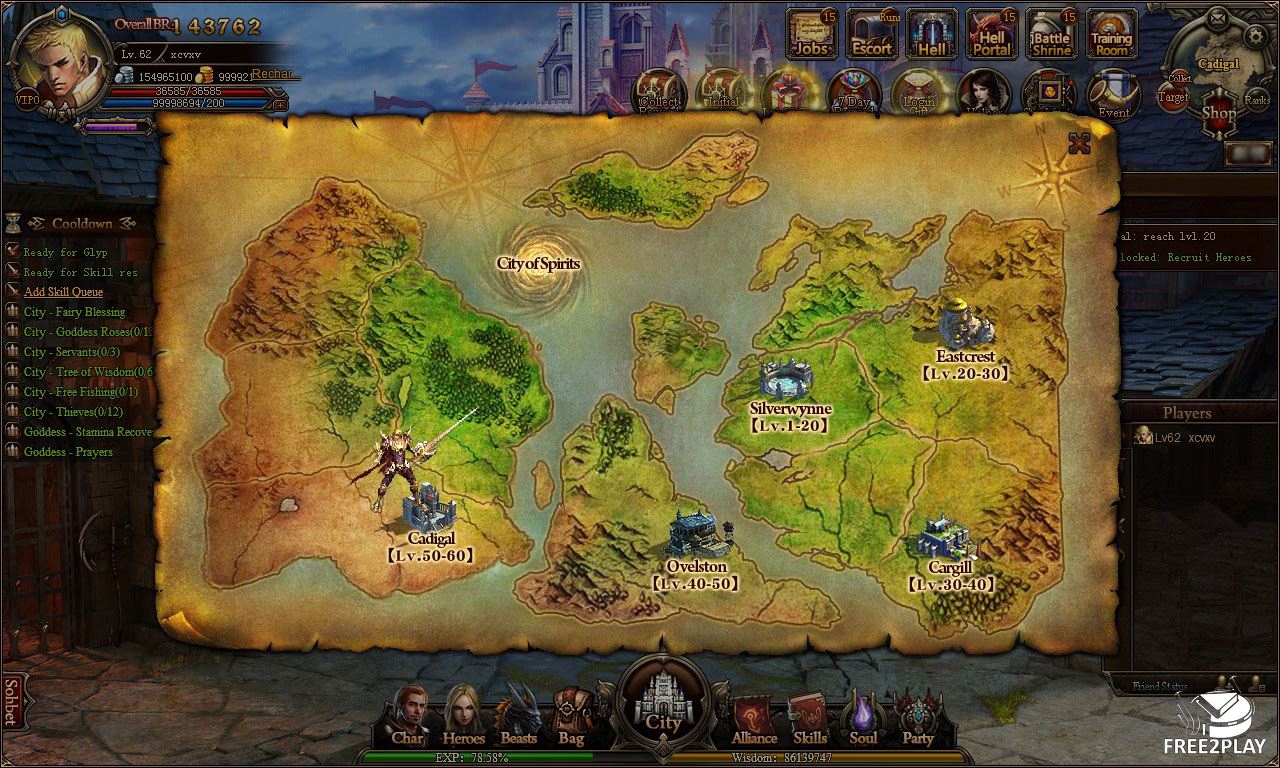
Task: Close the world map window
Action: click(1078, 144)
